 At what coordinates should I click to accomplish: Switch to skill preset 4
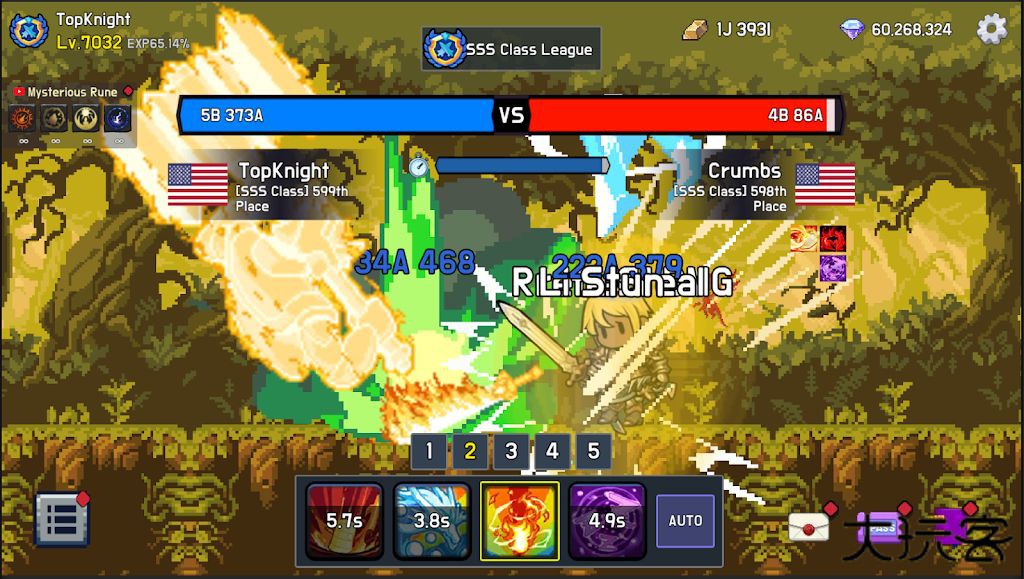[x=552, y=451]
